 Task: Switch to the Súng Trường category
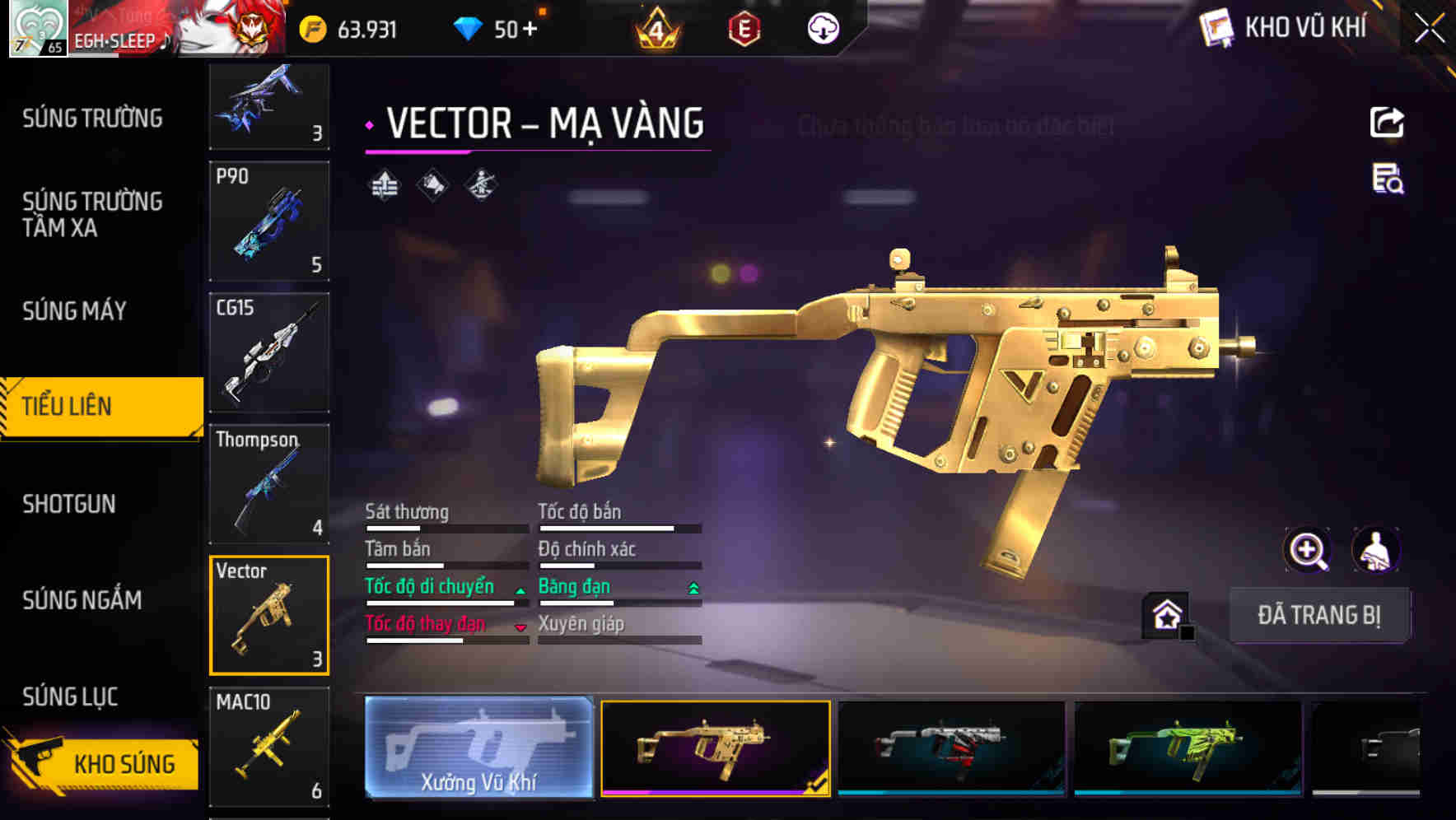point(92,119)
